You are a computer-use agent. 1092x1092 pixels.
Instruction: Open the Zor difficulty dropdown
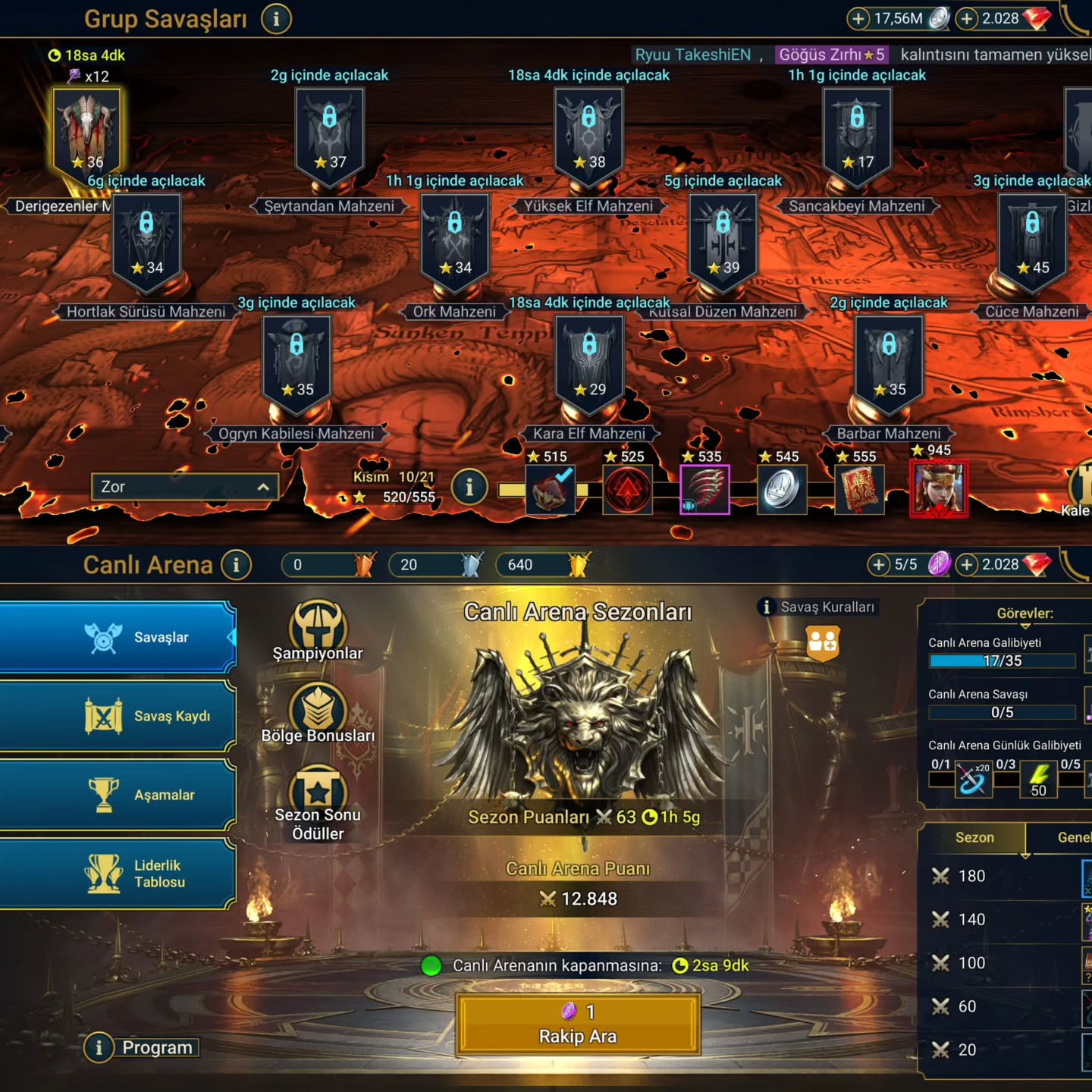tap(184, 487)
